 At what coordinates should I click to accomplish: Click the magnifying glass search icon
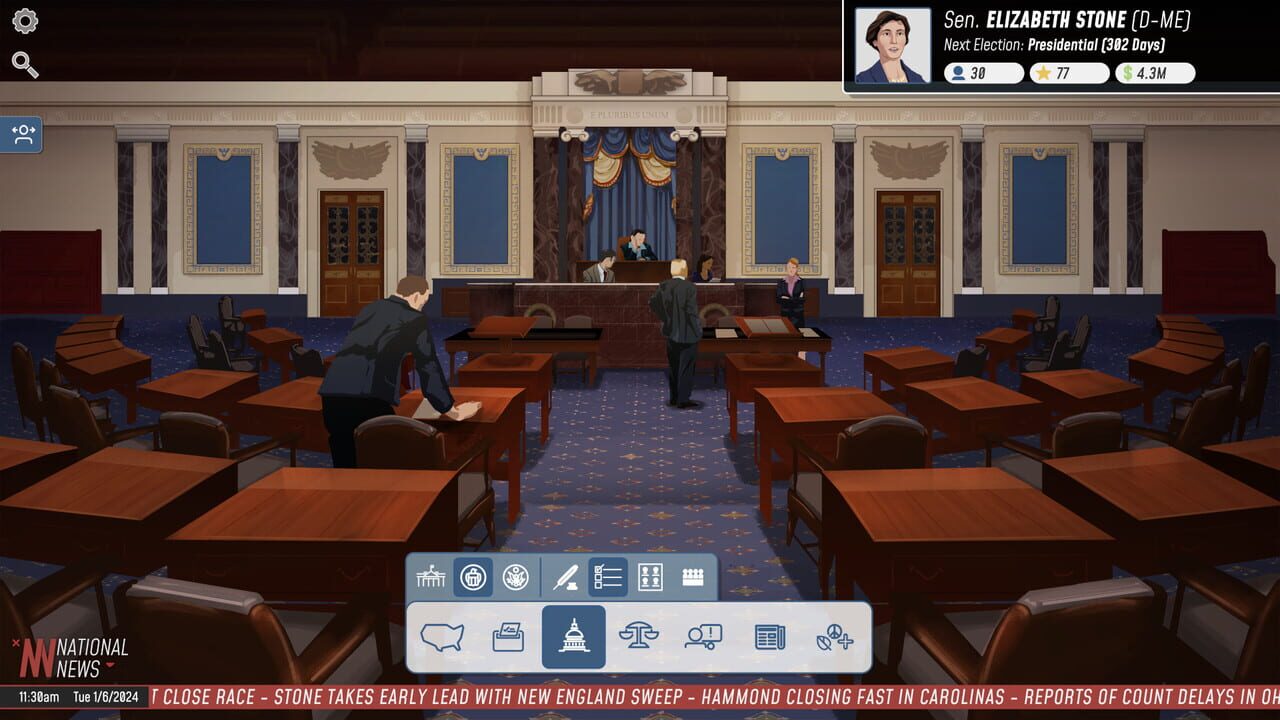tap(24, 63)
